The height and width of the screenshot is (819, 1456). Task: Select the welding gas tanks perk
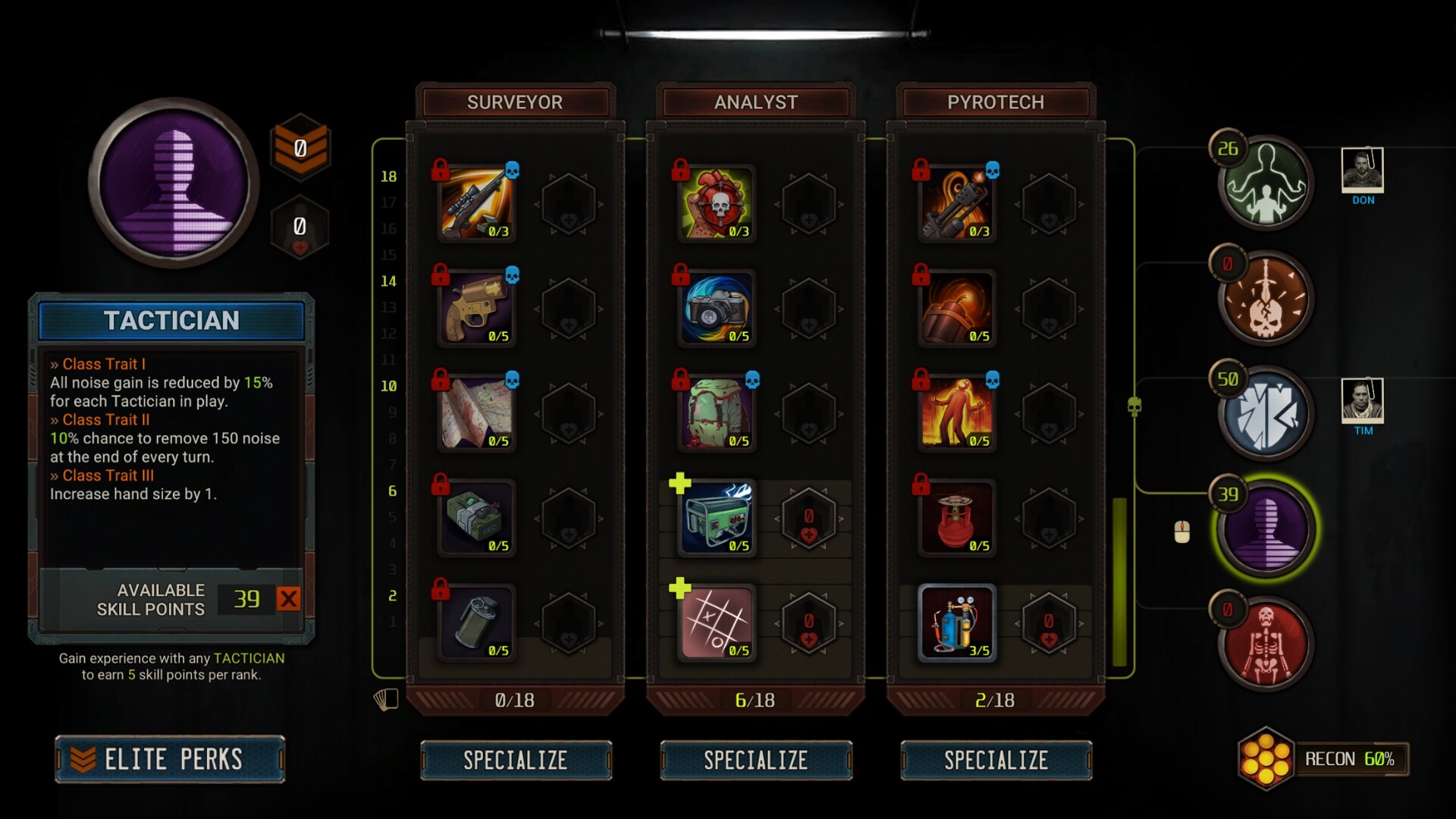coord(957,623)
